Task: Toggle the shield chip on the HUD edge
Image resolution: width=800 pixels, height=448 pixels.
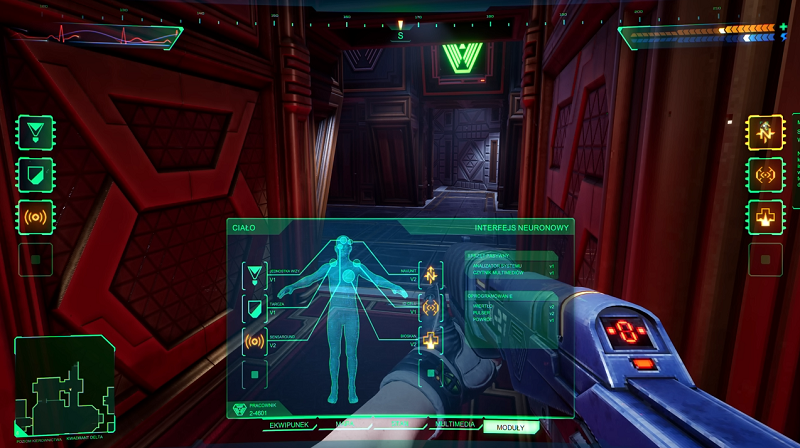Action: [35, 174]
